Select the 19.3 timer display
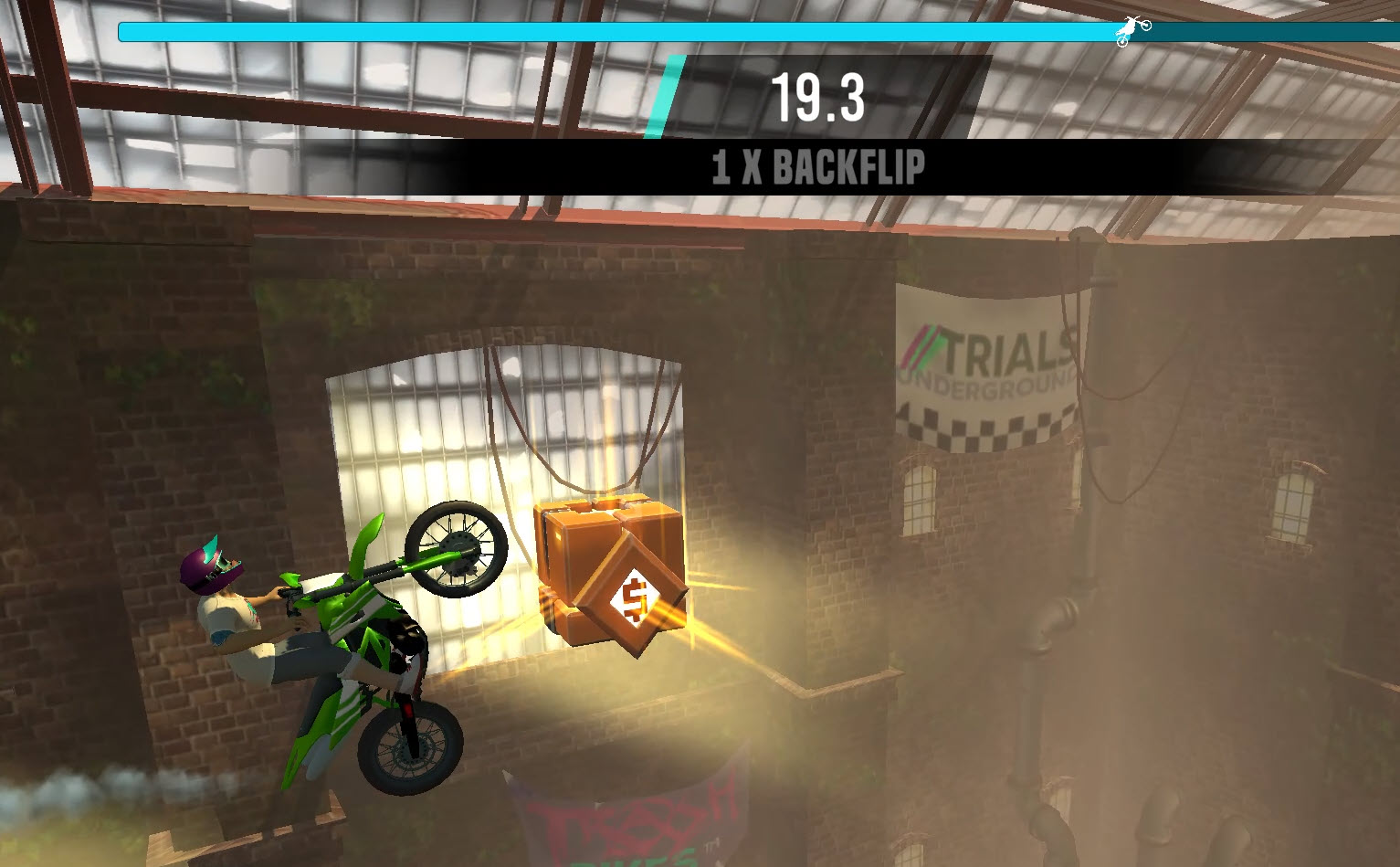 pos(817,98)
